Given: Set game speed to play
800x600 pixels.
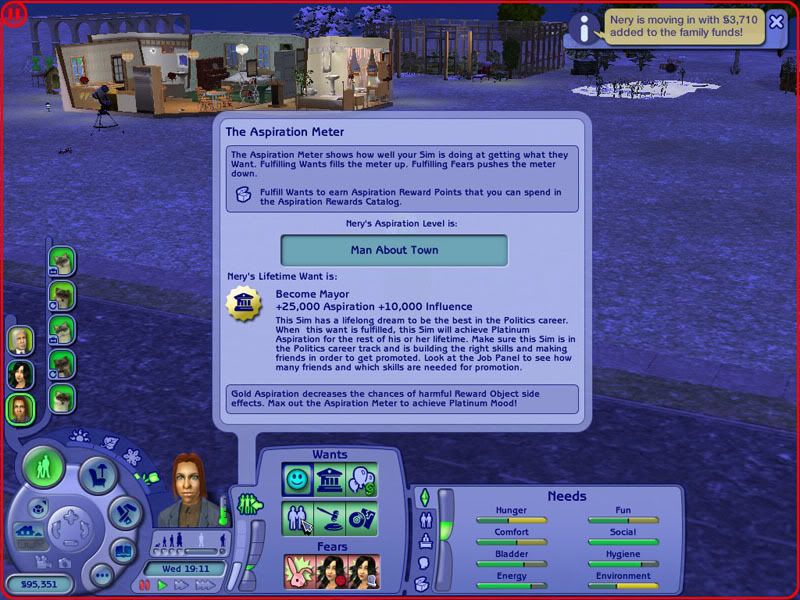Looking at the screenshot, I should [162, 585].
